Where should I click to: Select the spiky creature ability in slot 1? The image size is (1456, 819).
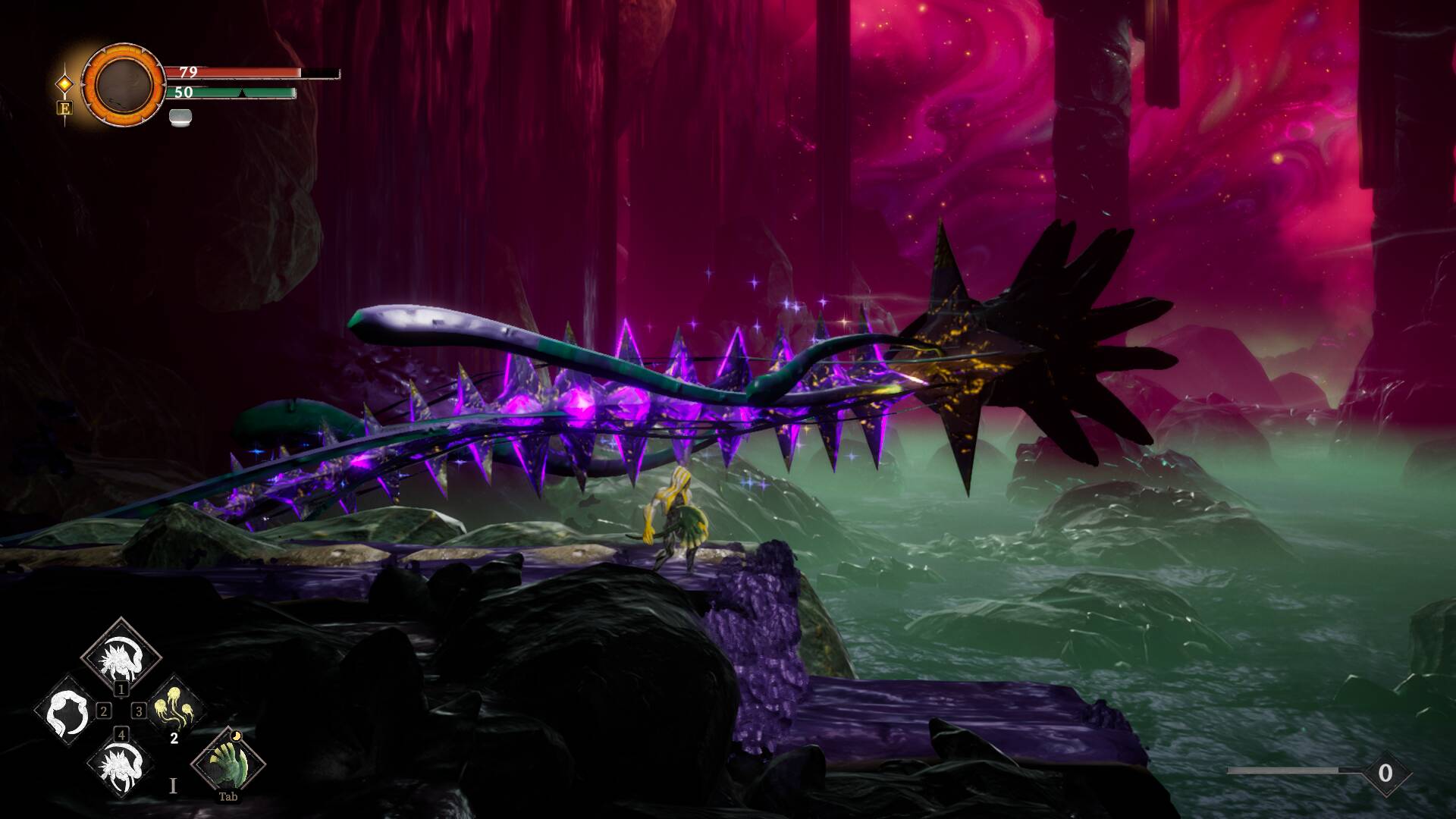[121, 654]
